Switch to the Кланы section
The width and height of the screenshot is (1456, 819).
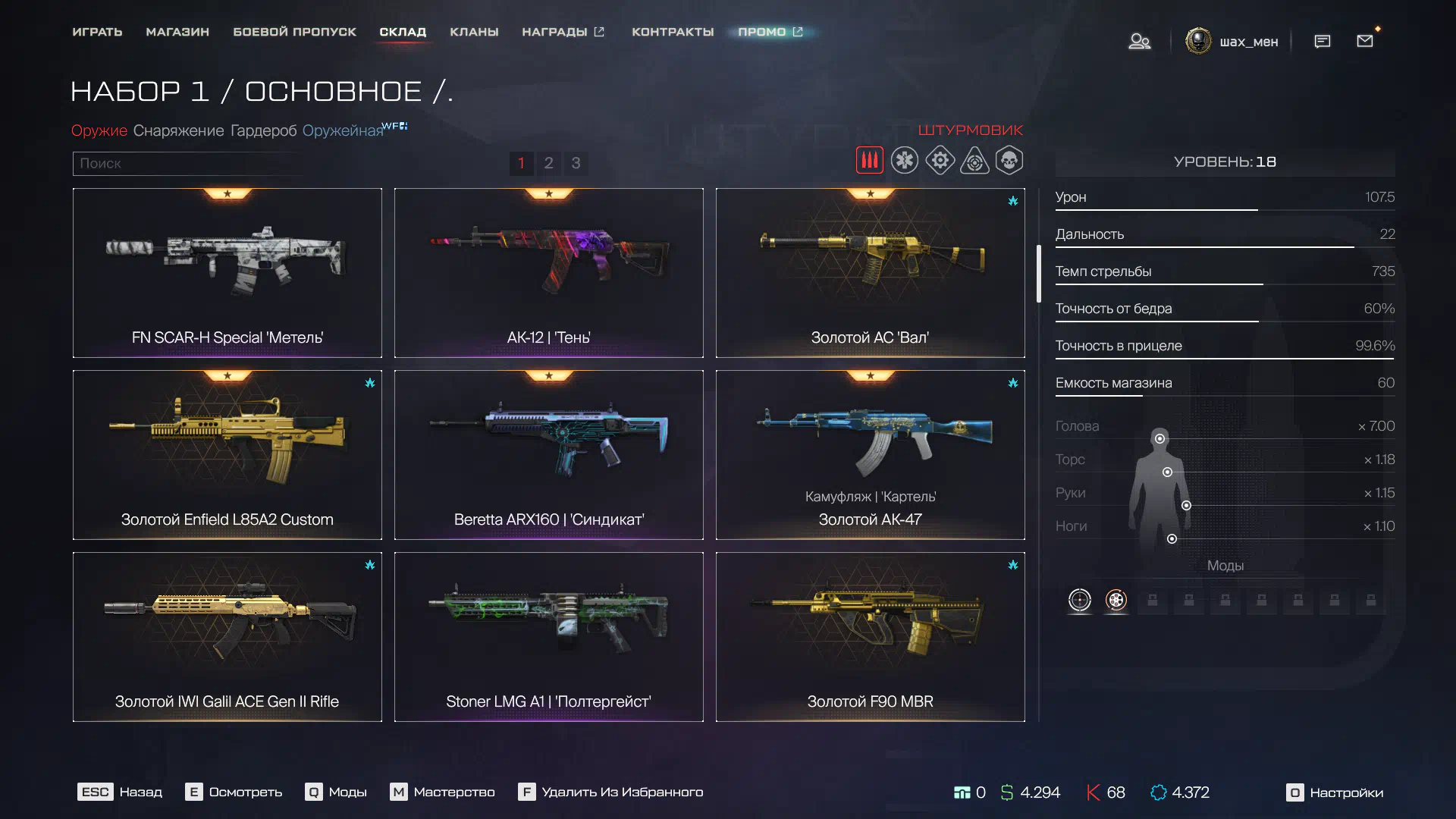pos(474,32)
